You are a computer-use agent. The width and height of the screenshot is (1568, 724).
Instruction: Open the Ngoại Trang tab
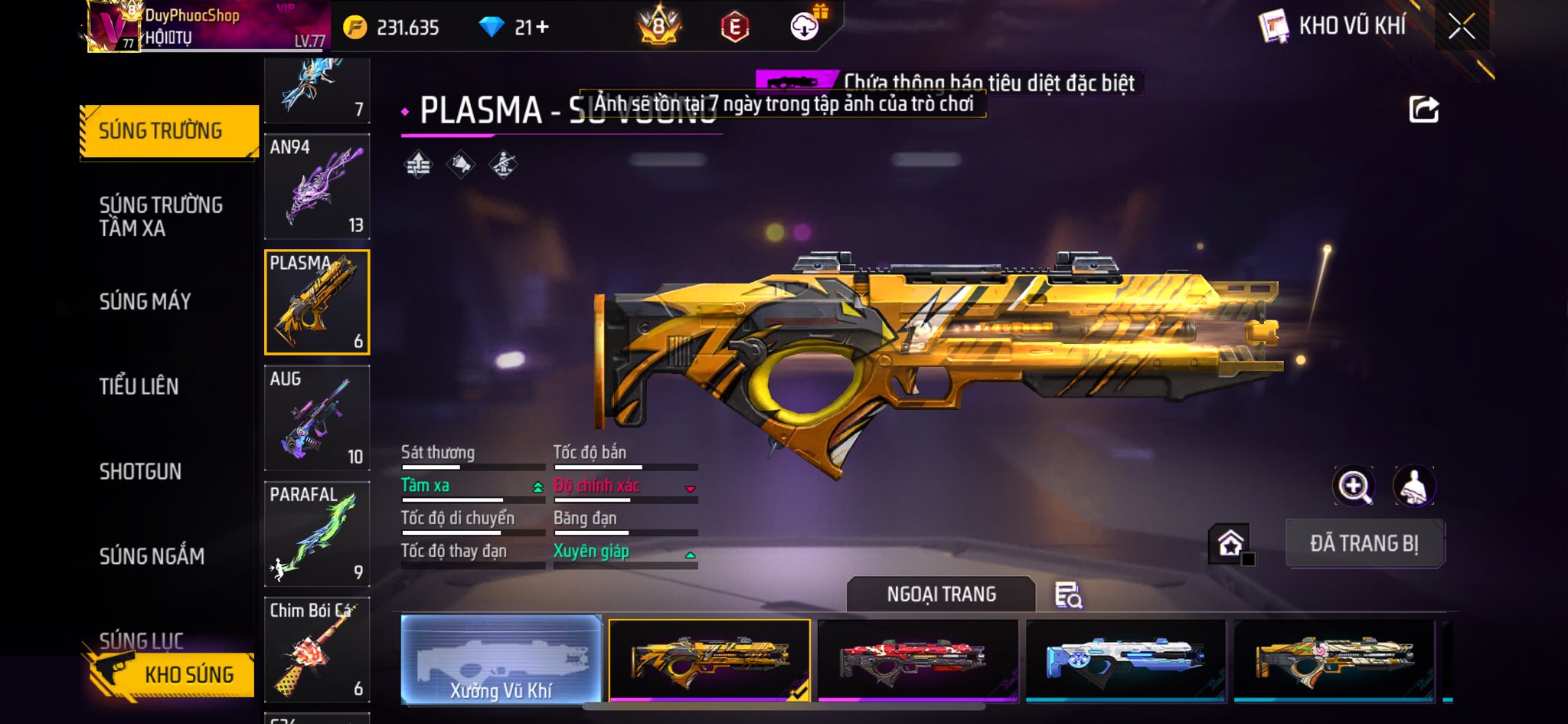coord(941,594)
